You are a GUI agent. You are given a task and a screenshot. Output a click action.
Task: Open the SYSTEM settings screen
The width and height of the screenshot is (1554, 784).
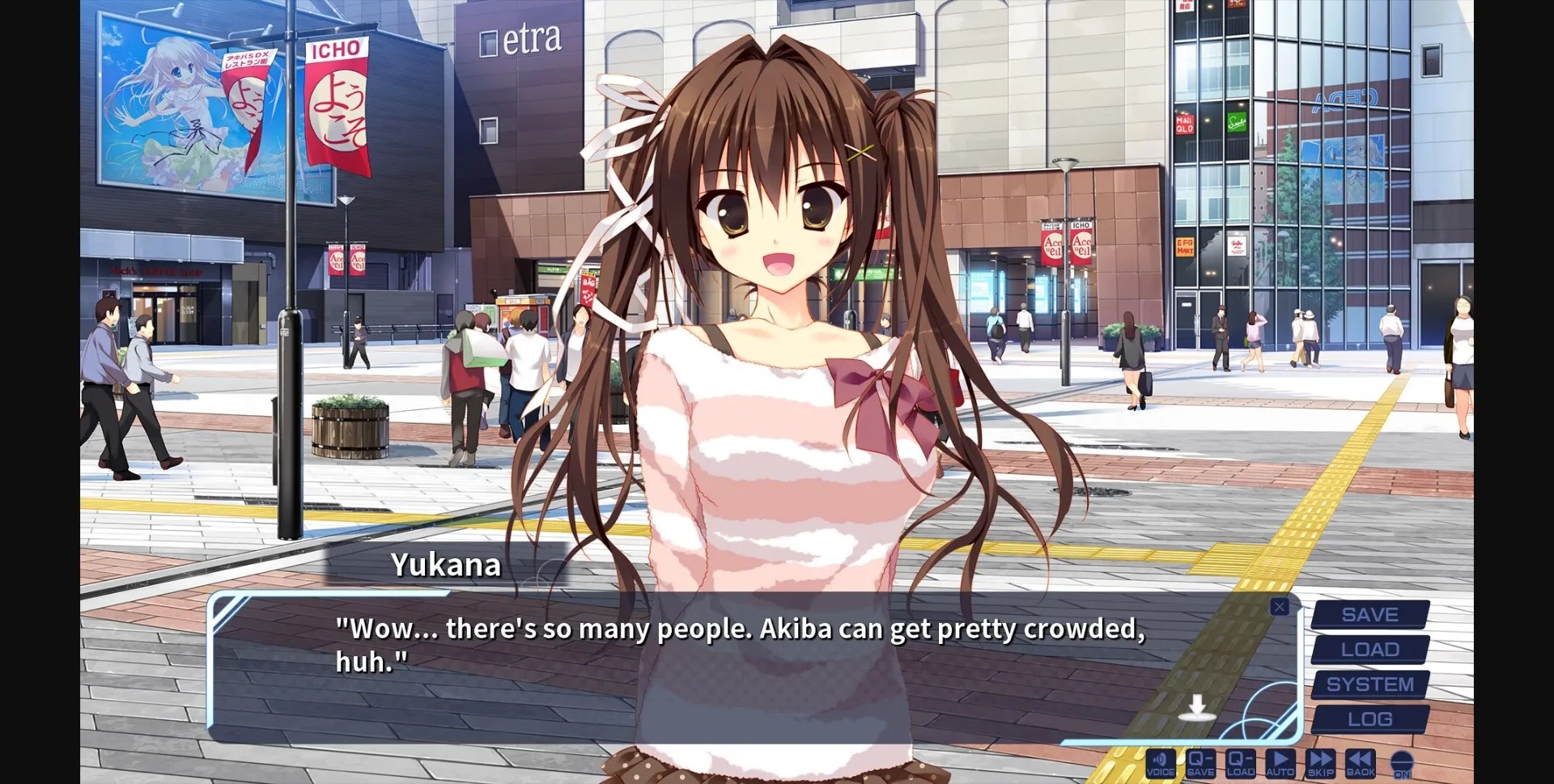pyautogui.click(x=1369, y=684)
